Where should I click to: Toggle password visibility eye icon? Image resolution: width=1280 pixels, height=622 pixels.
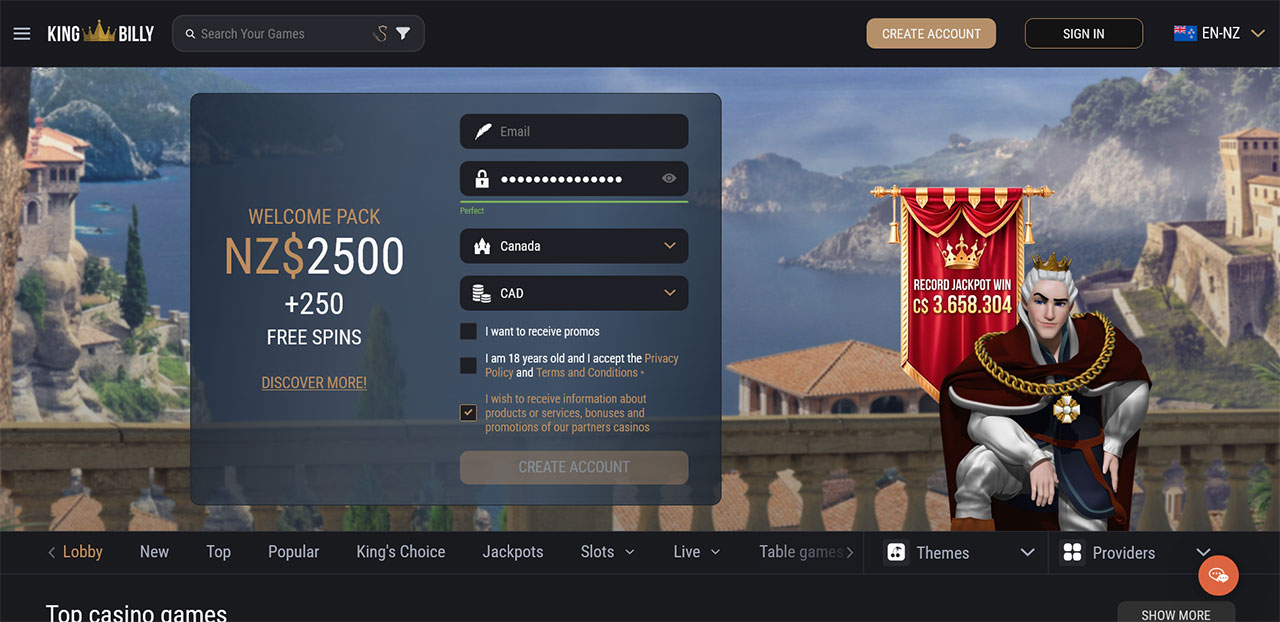tap(669, 179)
